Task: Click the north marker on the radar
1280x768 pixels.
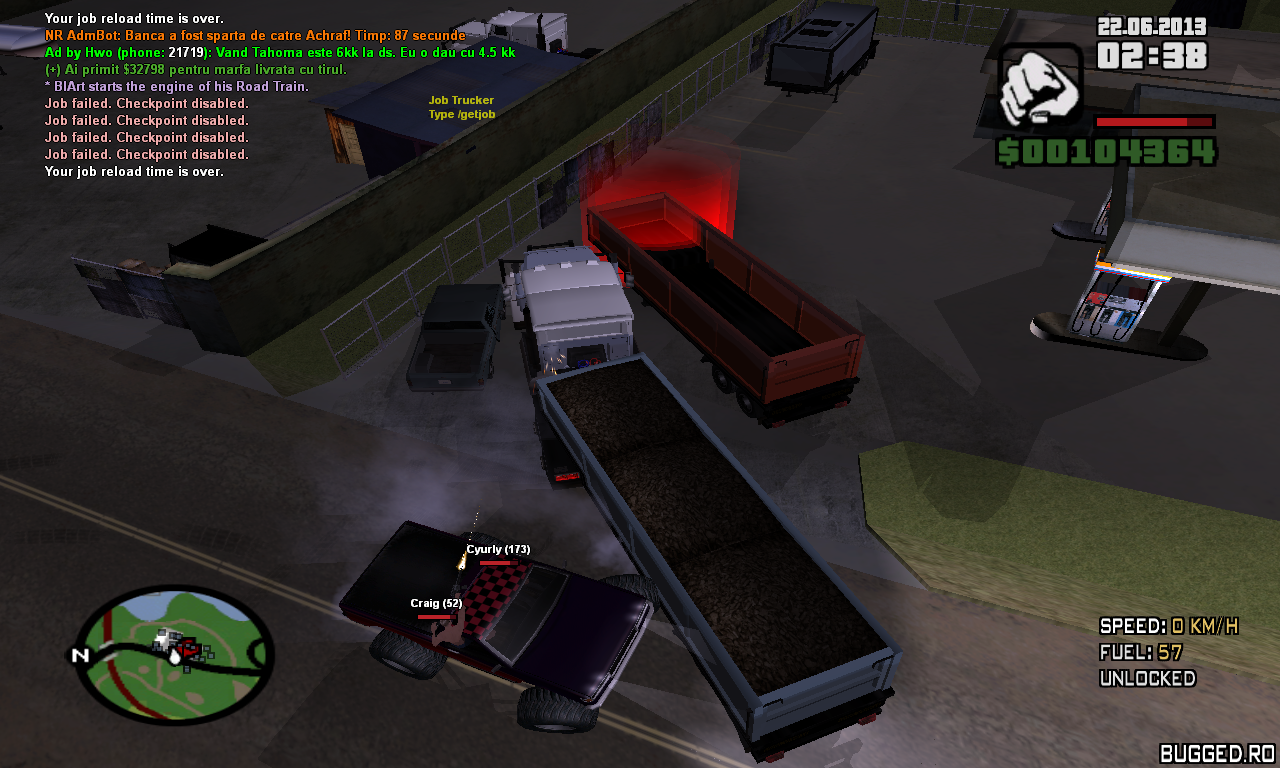Action: pyautogui.click(x=80, y=656)
